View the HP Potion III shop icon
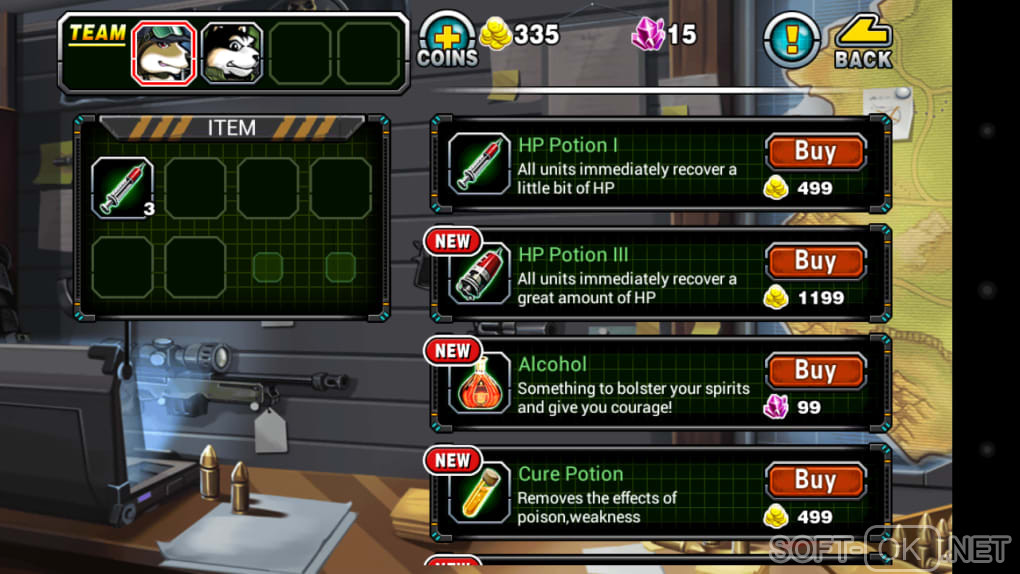1020x574 pixels. 480,273
